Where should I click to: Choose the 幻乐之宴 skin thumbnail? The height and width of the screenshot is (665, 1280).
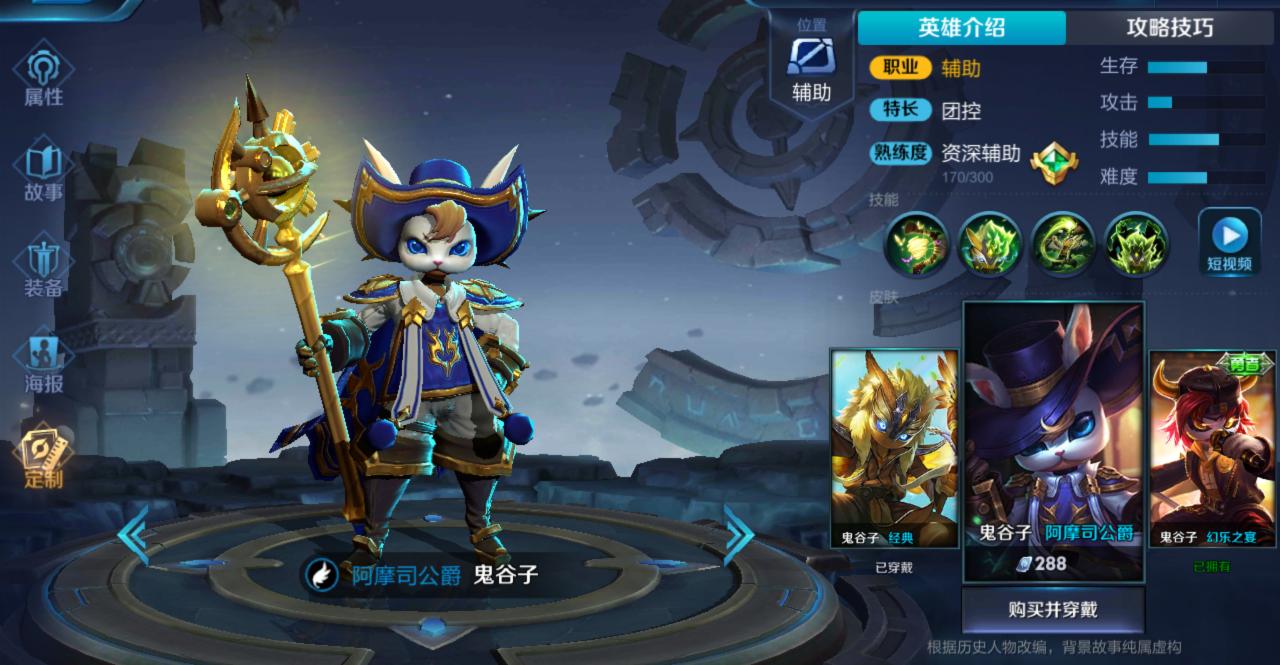coord(1212,448)
